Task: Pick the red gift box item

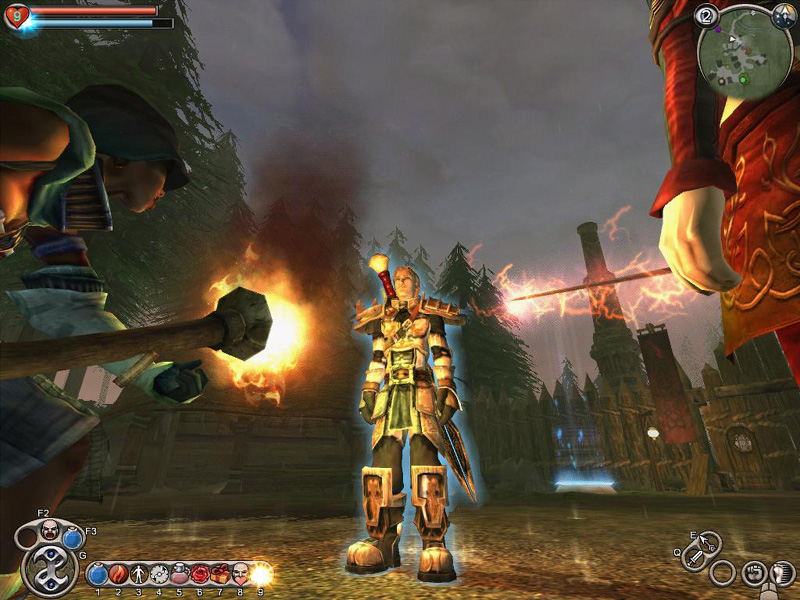Action: tap(220, 574)
